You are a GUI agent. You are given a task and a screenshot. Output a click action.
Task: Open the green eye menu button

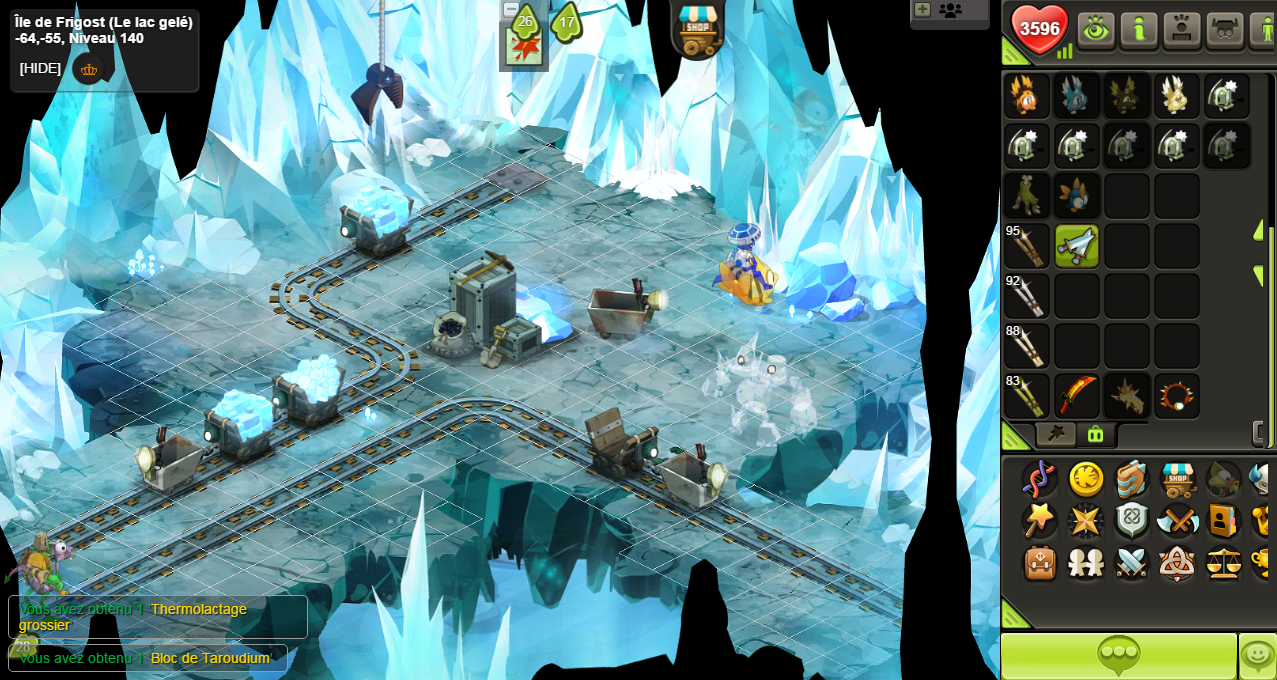[1096, 29]
